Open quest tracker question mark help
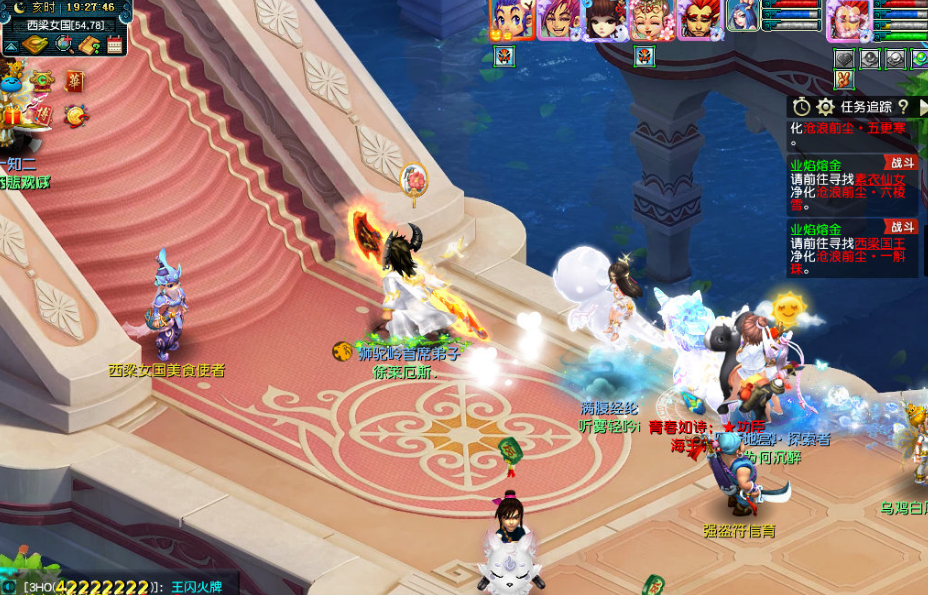The image size is (928, 595). tap(903, 107)
